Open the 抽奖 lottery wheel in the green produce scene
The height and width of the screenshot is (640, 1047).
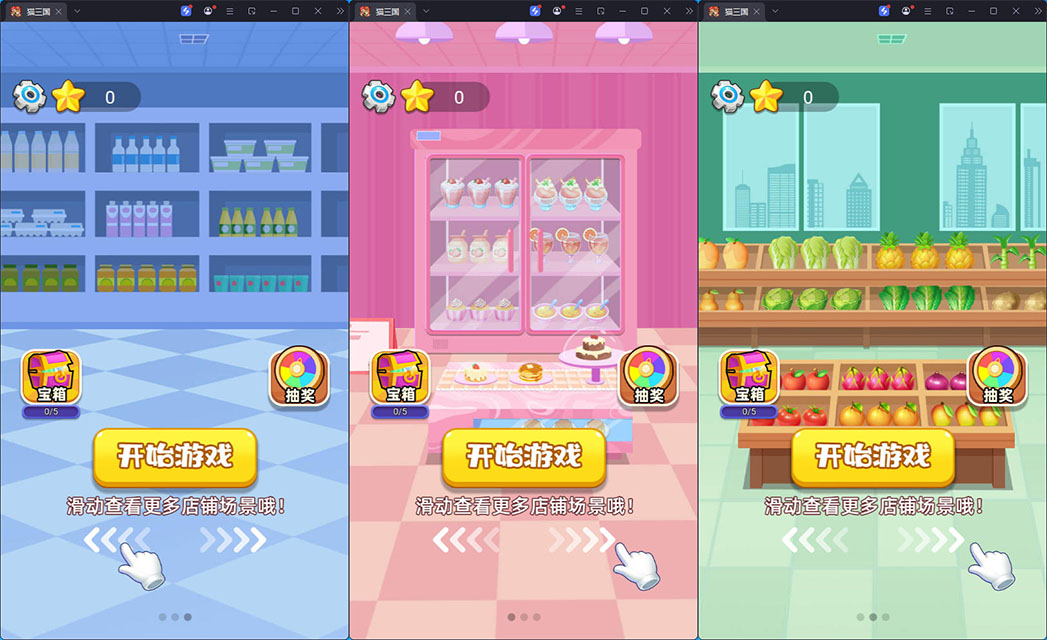pos(997,376)
